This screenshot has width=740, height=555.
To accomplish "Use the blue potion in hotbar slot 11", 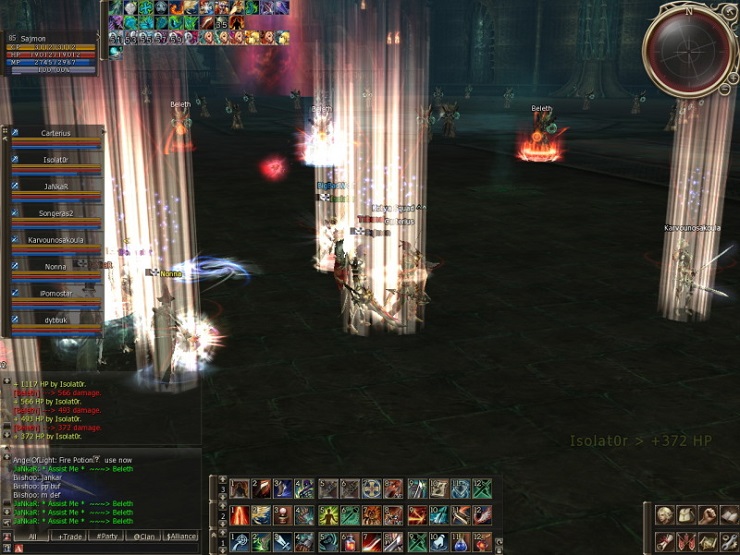I will point(460,541).
